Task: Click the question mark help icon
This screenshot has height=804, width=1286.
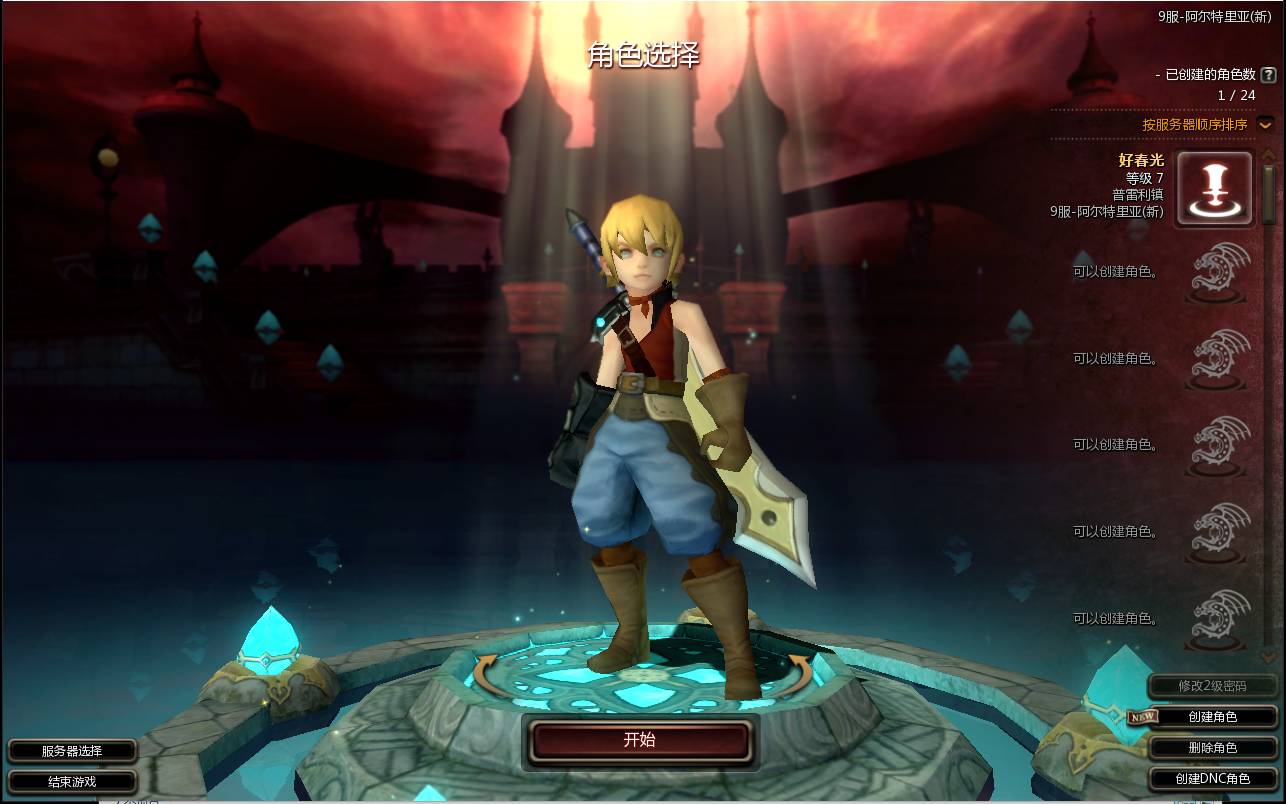Action: tap(1268, 75)
